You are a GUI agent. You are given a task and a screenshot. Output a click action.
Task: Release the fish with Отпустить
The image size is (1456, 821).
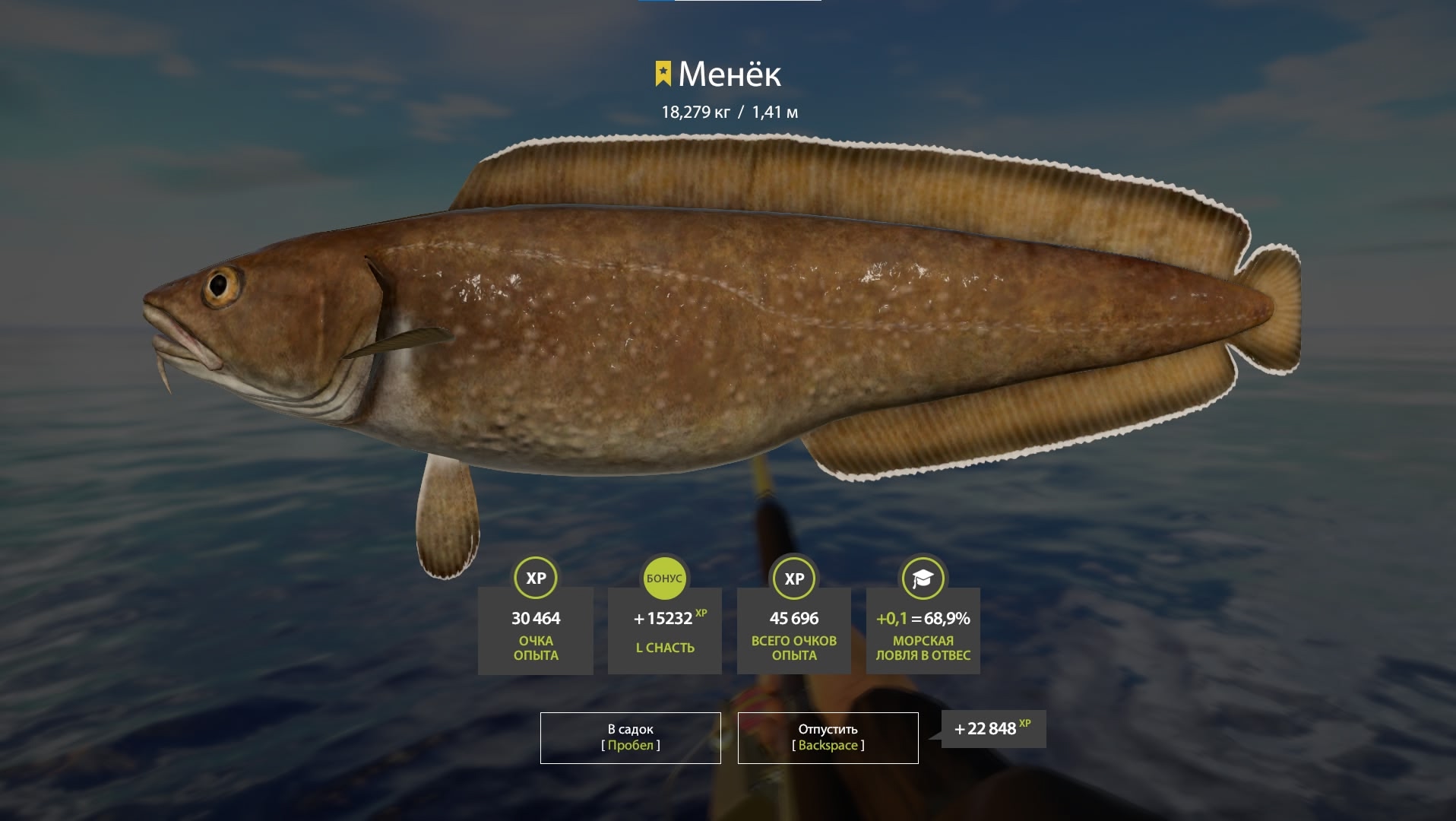pos(828,737)
